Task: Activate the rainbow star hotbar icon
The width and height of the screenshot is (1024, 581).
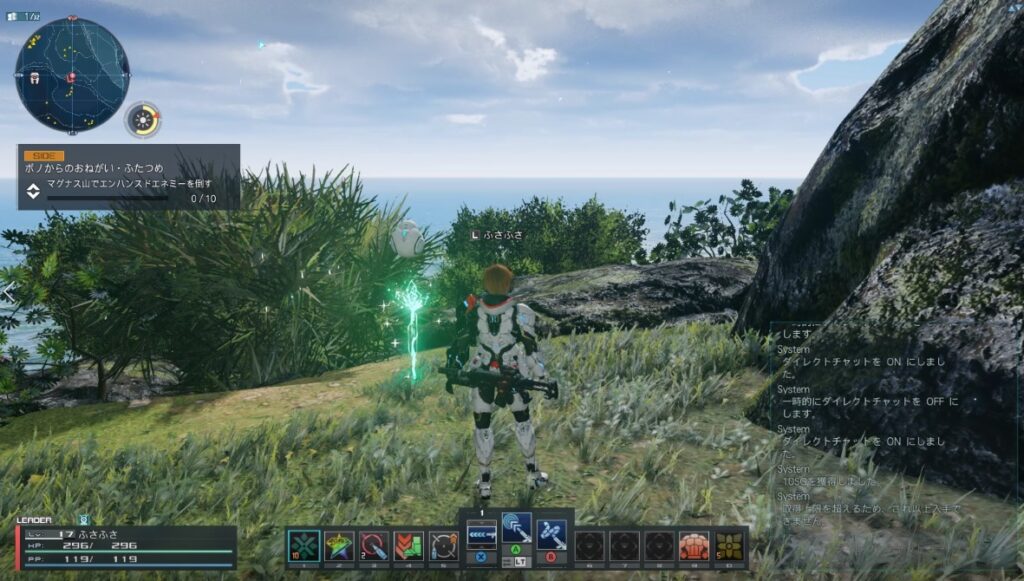Action: pyautogui.click(x=339, y=546)
